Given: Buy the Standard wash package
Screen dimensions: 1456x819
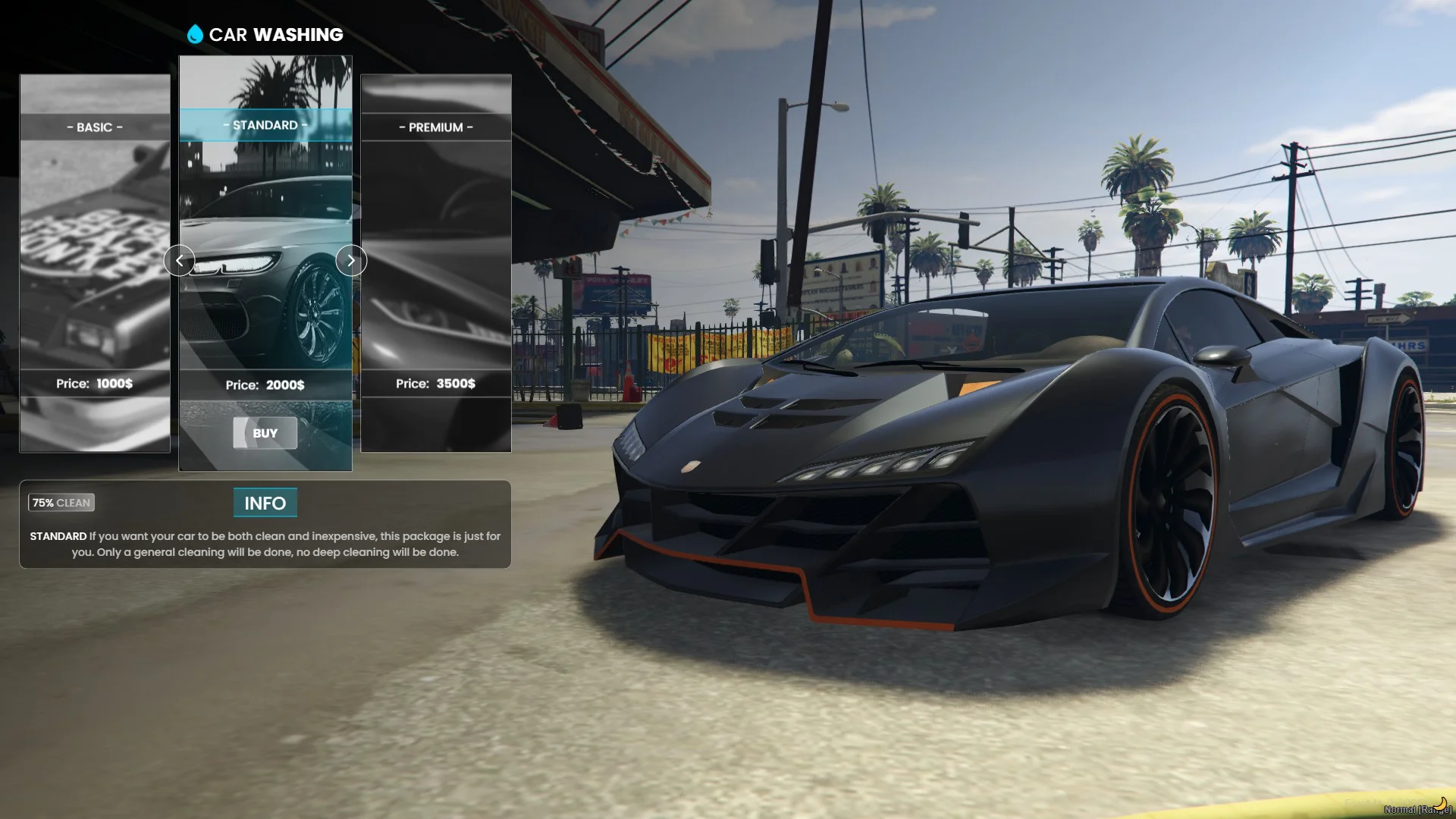Looking at the screenshot, I should [x=265, y=433].
